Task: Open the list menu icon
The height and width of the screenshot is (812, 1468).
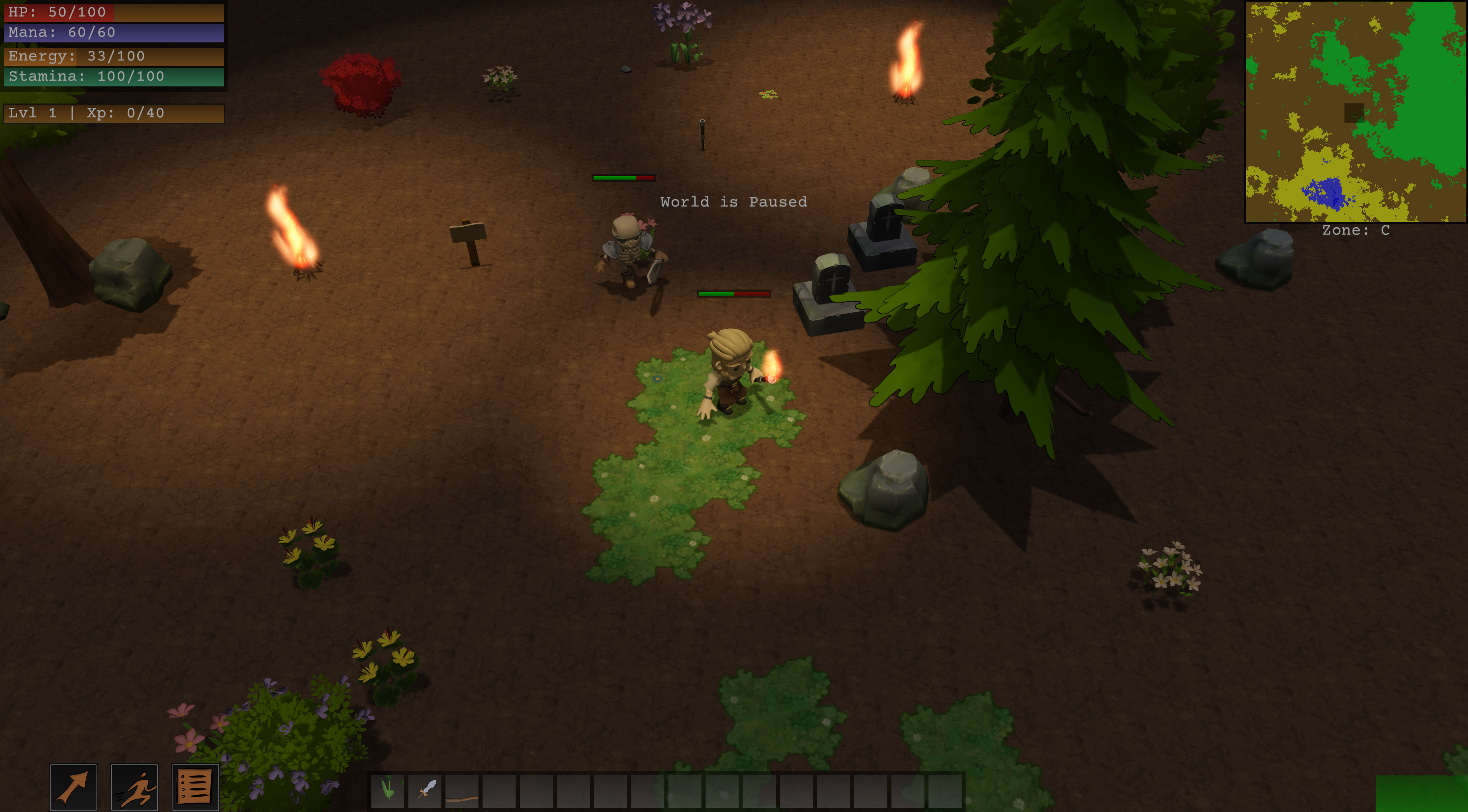Action: tap(195, 787)
